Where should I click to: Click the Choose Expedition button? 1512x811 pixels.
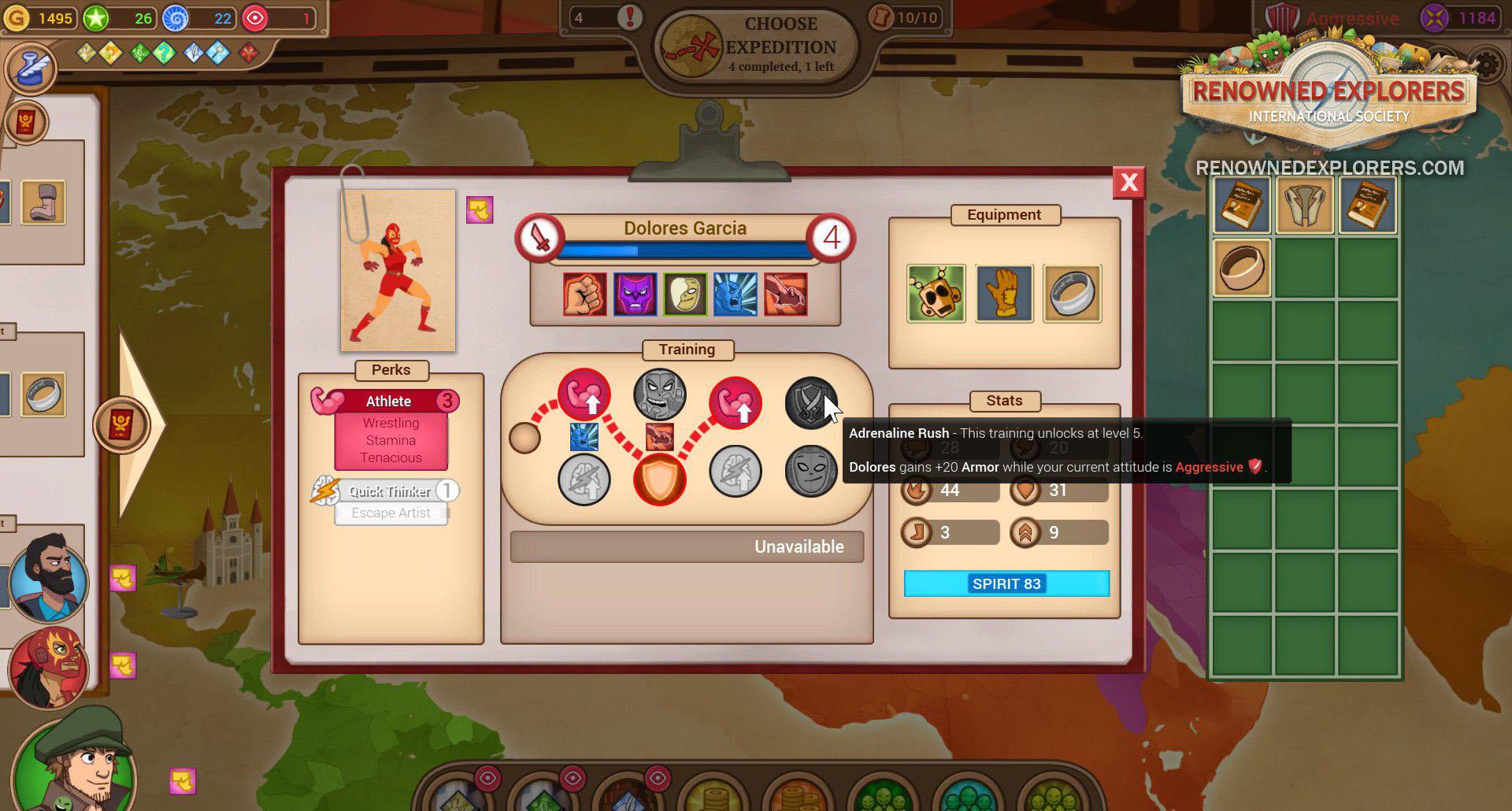pyautogui.click(x=756, y=46)
